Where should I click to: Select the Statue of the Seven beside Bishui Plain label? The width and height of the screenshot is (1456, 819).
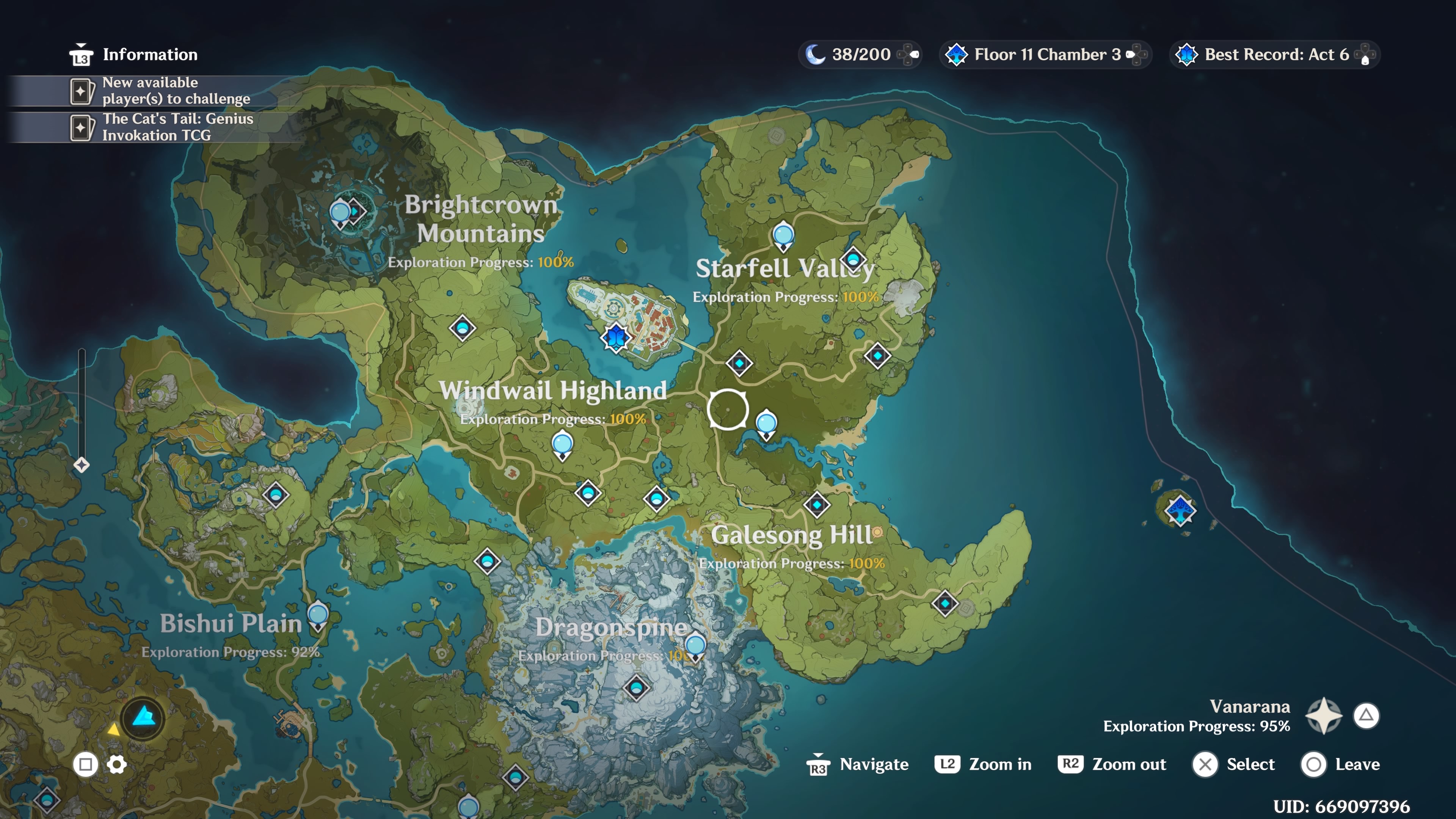click(318, 615)
